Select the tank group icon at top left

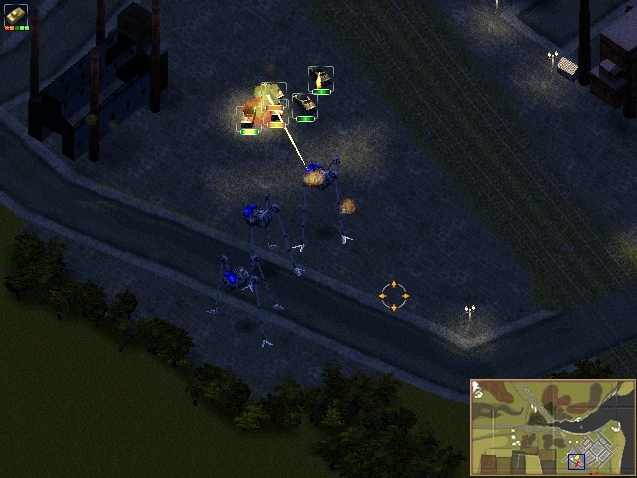coord(16,15)
